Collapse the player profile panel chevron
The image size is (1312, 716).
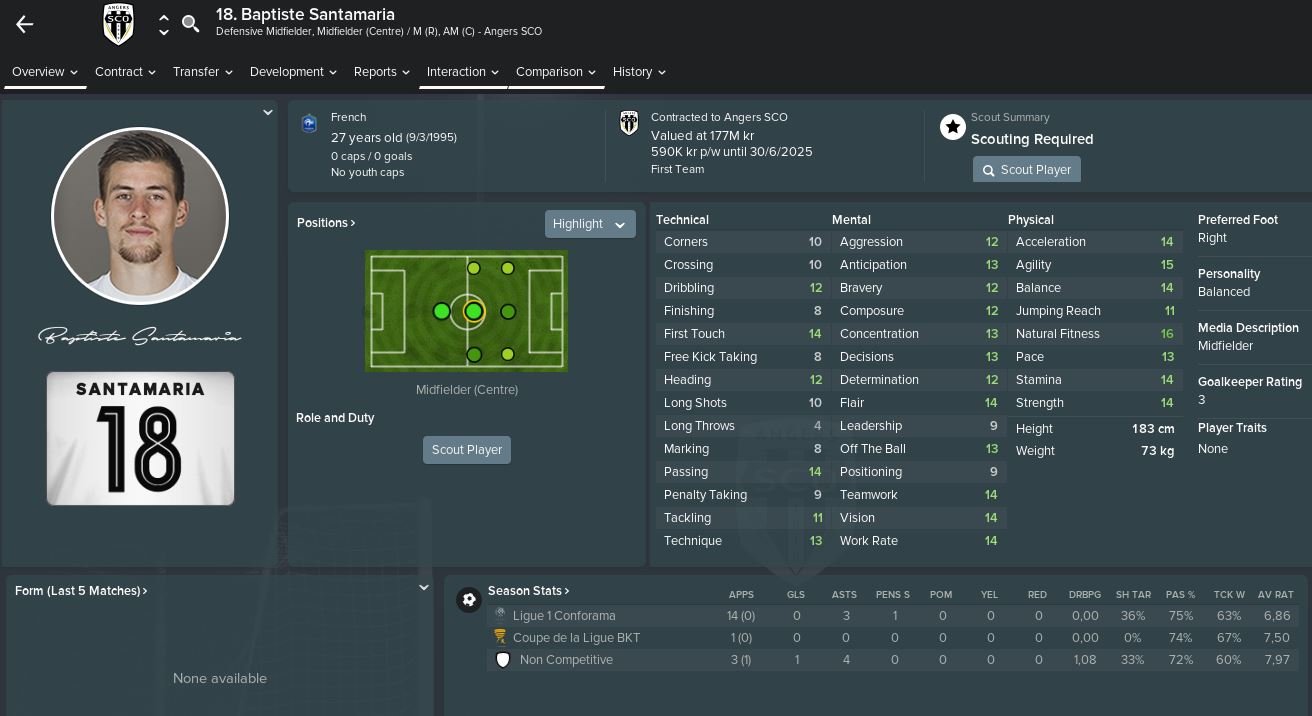pyautogui.click(x=267, y=113)
